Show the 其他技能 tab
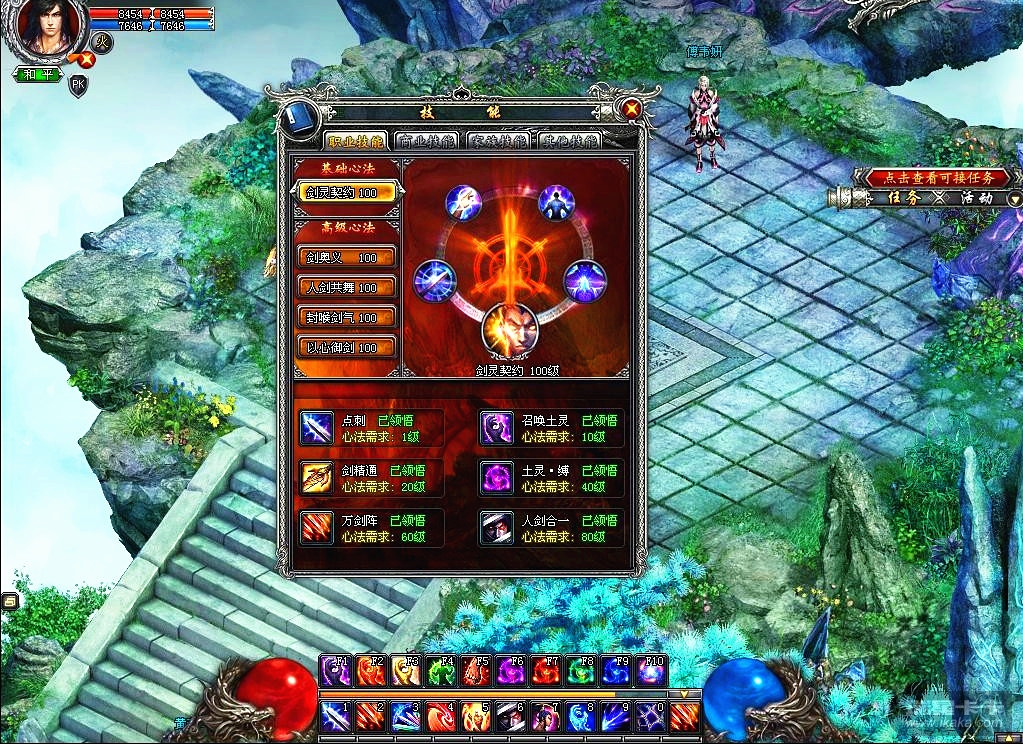The image size is (1023, 744). coord(568,141)
